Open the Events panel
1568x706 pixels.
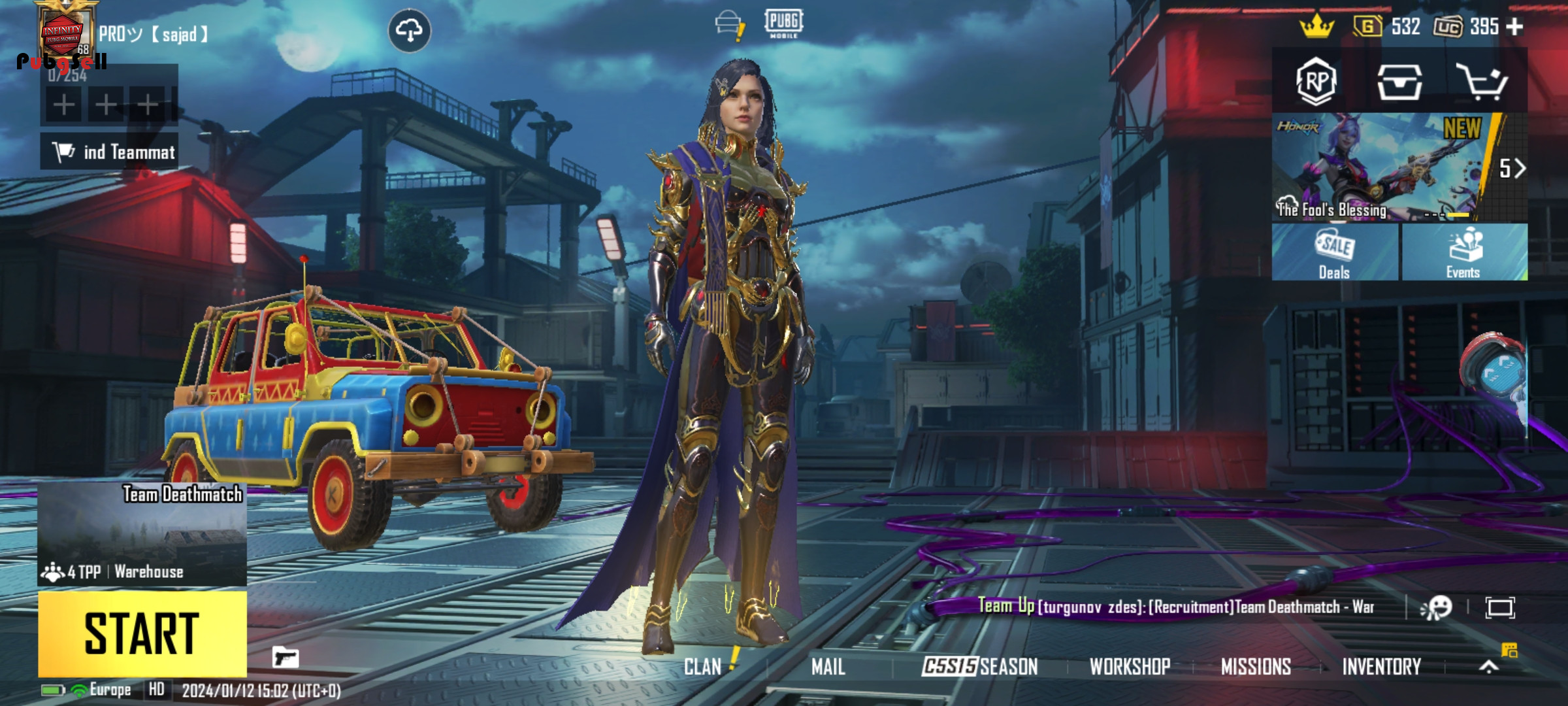click(1463, 252)
